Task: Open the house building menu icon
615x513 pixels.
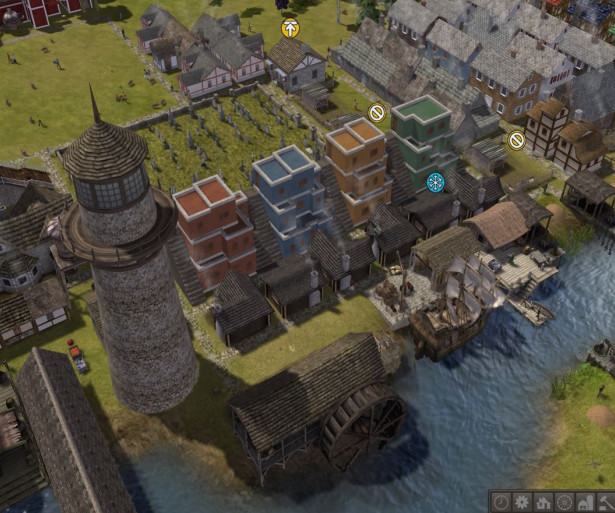Action: click(x=543, y=501)
